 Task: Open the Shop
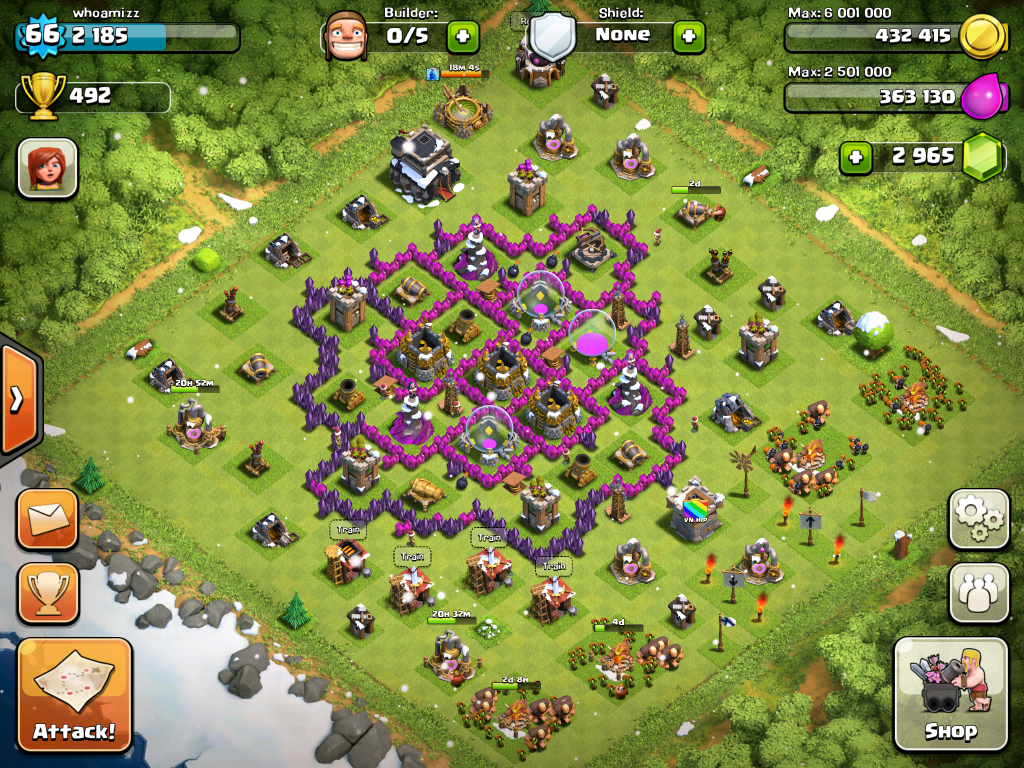(x=950, y=694)
